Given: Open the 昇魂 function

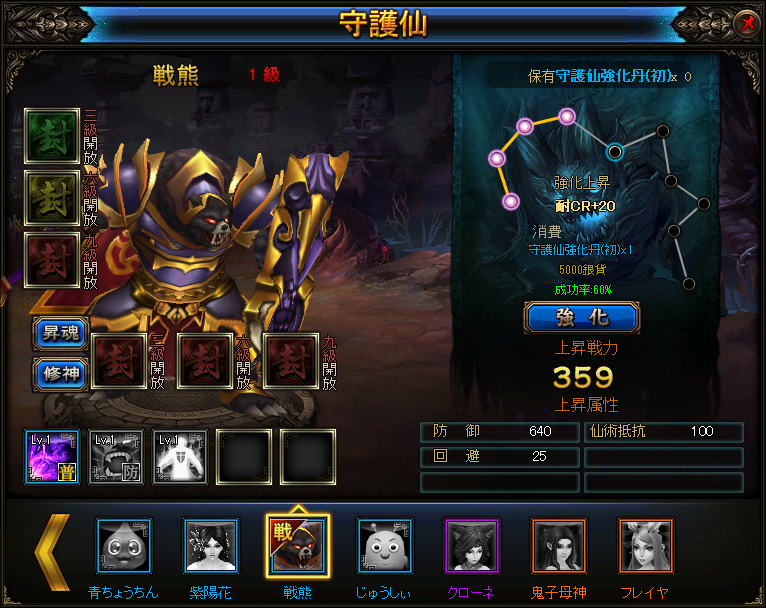Looking at the screenshot, I should (x=59, y=333).
